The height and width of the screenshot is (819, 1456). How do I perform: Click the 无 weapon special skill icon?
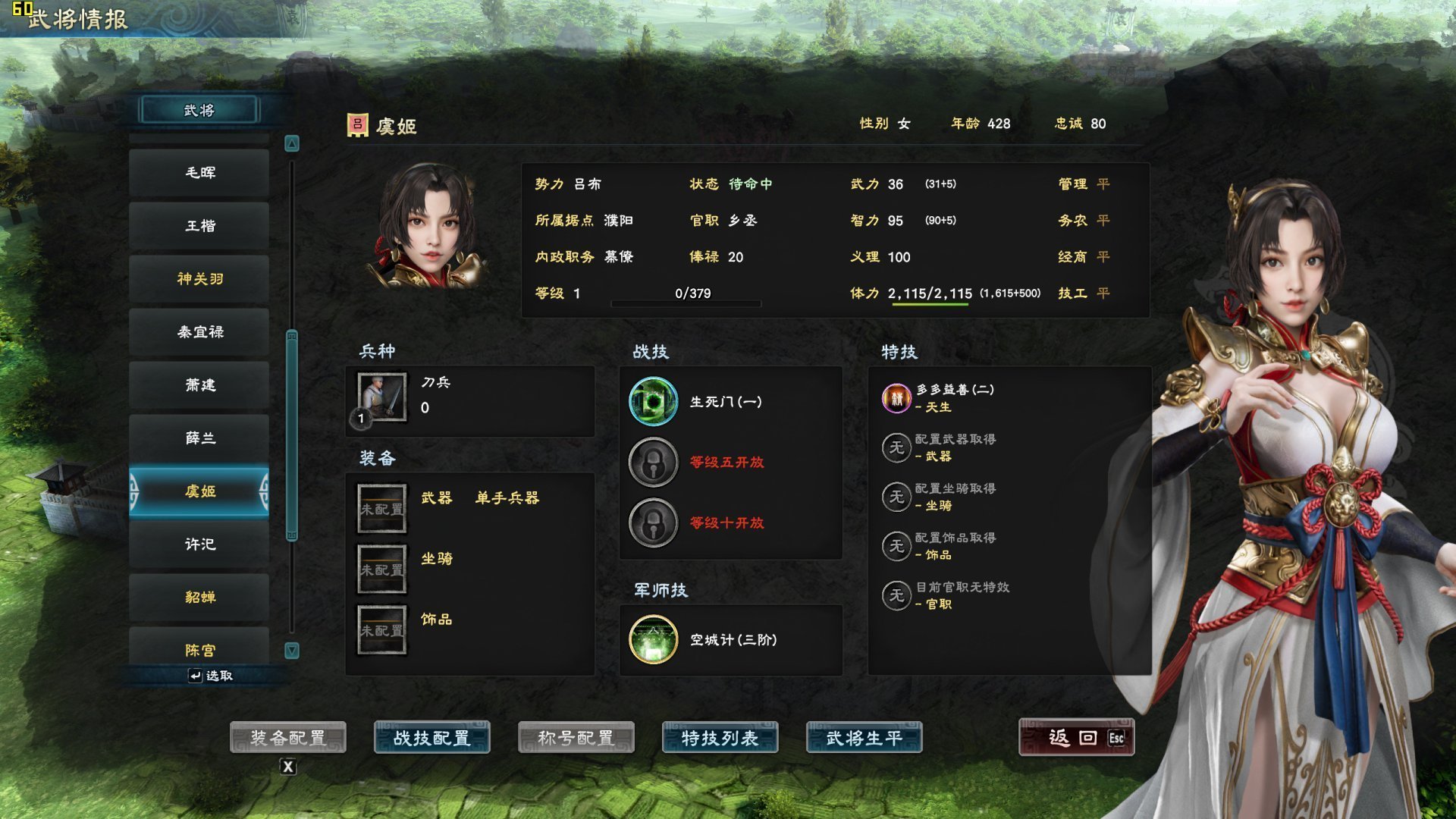[x=896, y=447]
